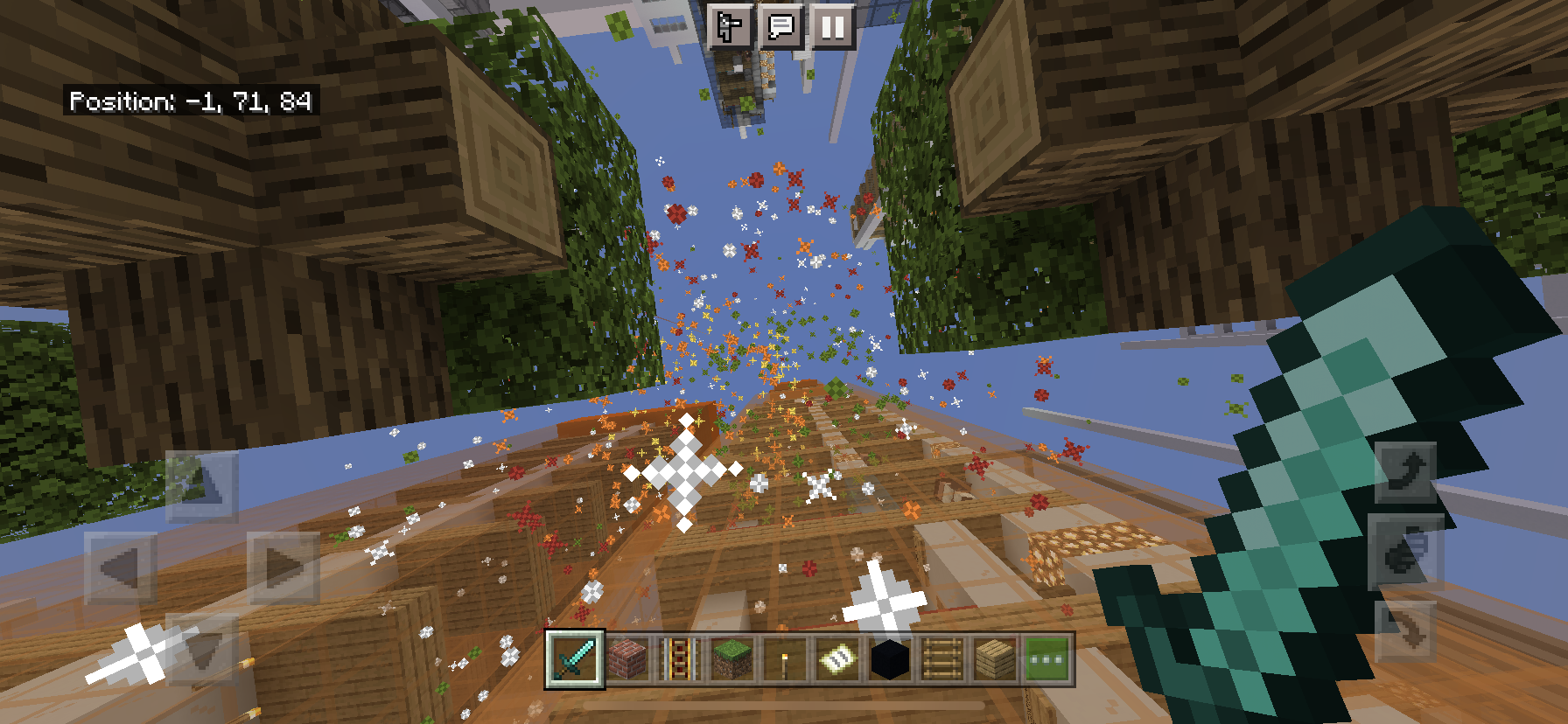Tap the strafe left arrow

point(120,568)
